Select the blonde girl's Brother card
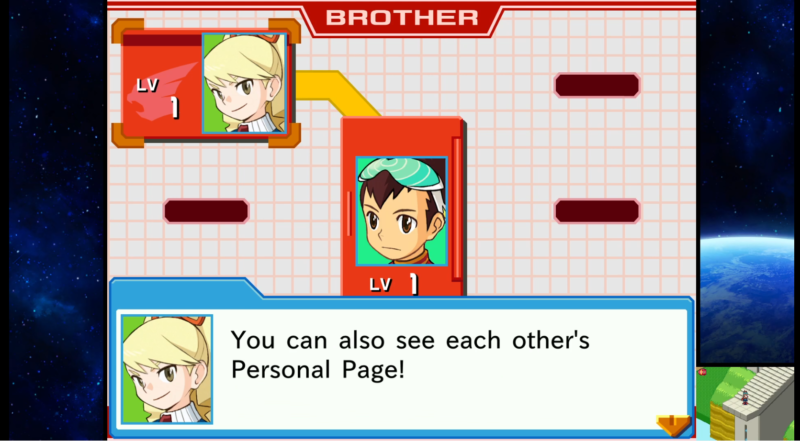This screenshot has height=441, width=800. 205,83
